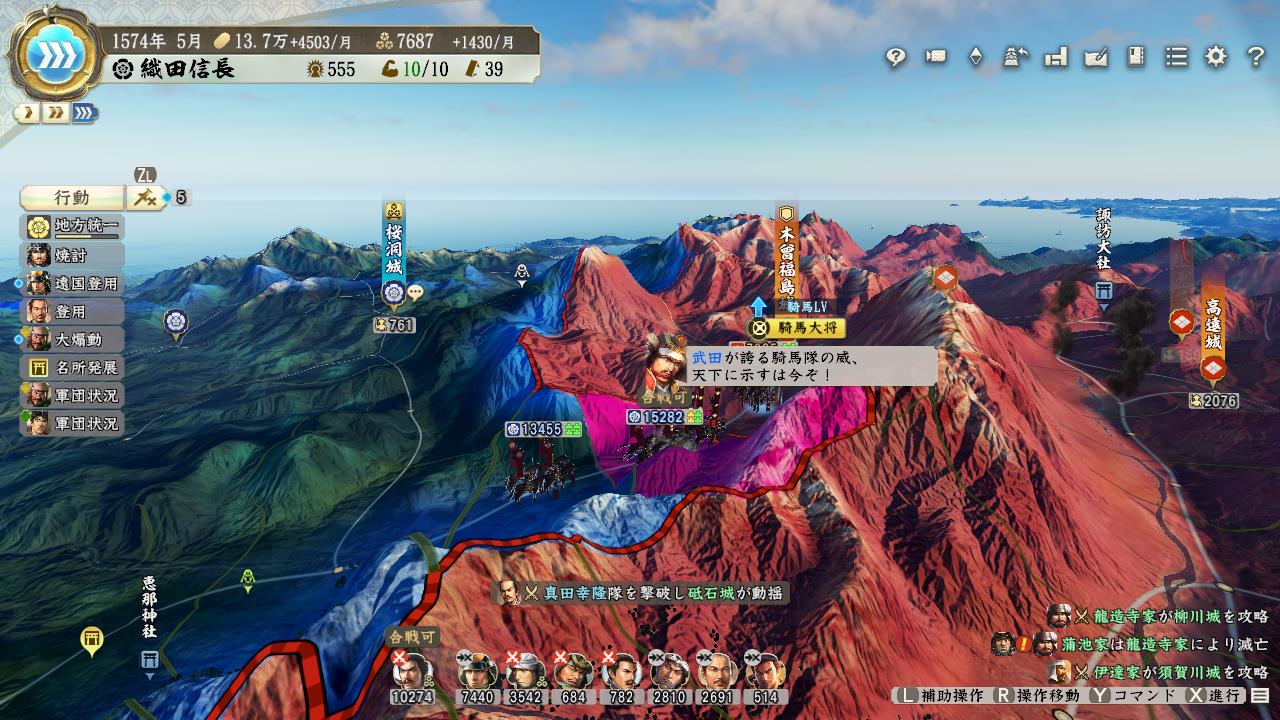Show the list menu icon
This screenshot has width=1280, height=720.
1176,57
